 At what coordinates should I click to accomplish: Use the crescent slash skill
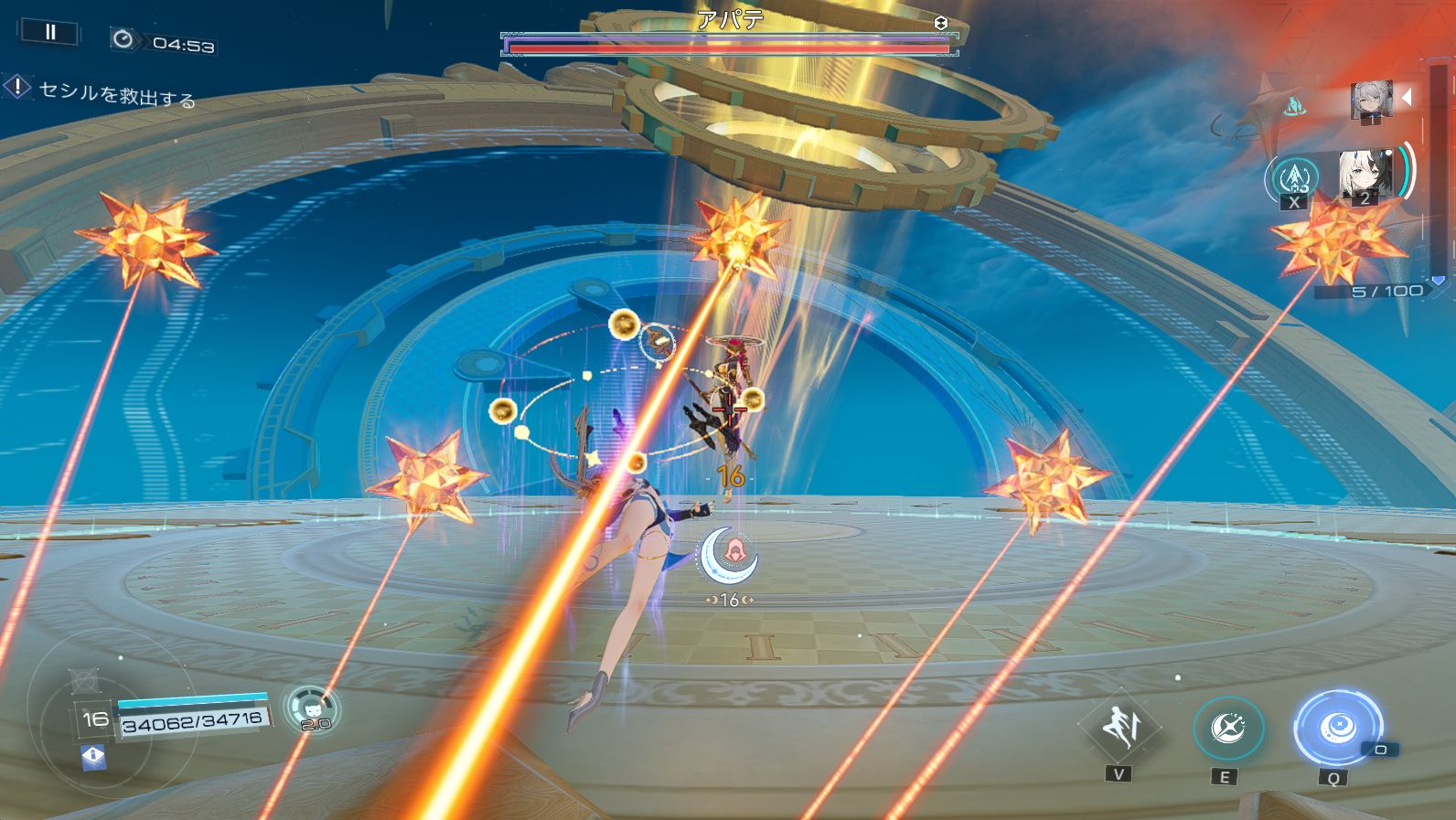tap(1227, 729)
